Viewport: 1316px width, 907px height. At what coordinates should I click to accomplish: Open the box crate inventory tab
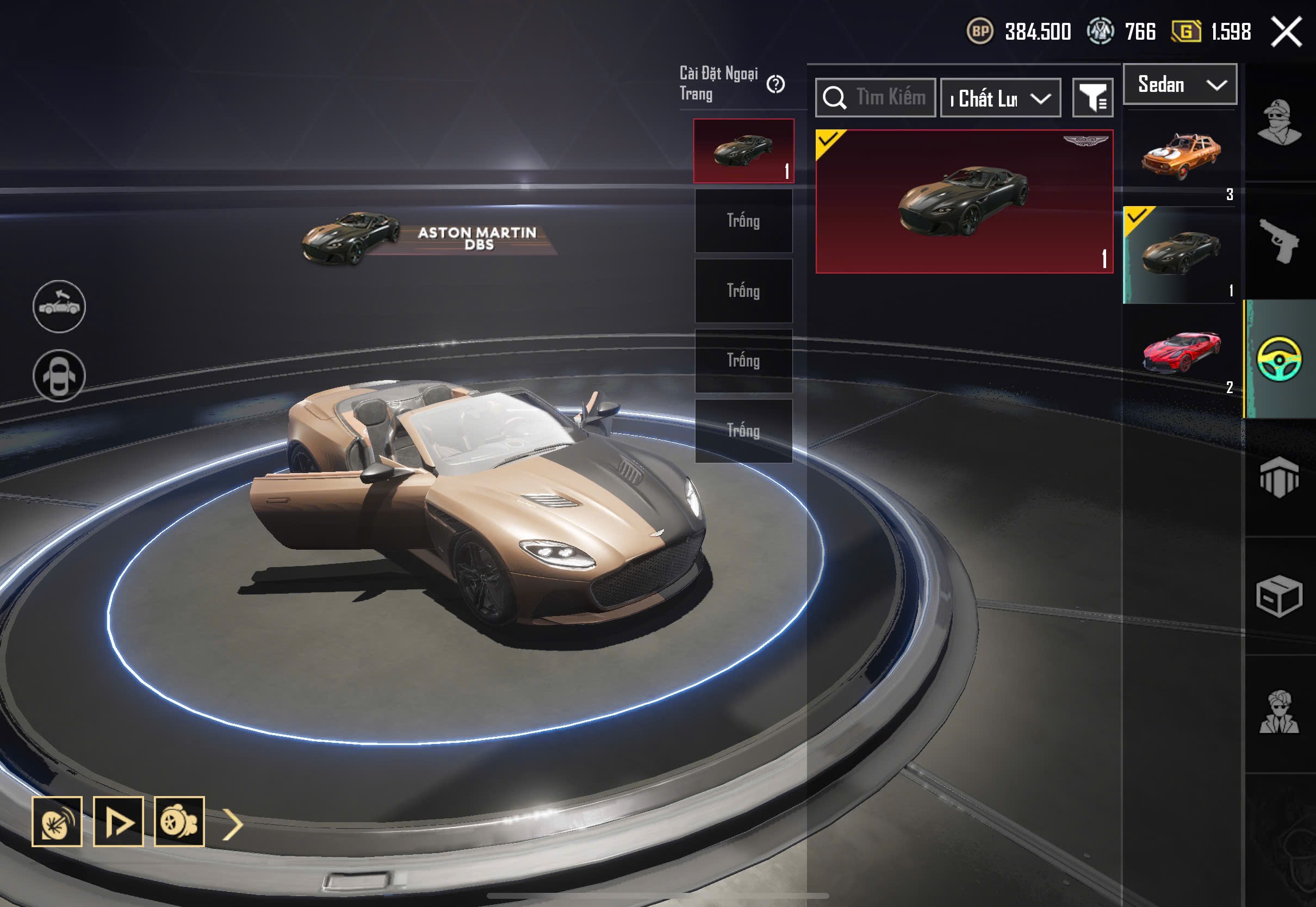1279,596
